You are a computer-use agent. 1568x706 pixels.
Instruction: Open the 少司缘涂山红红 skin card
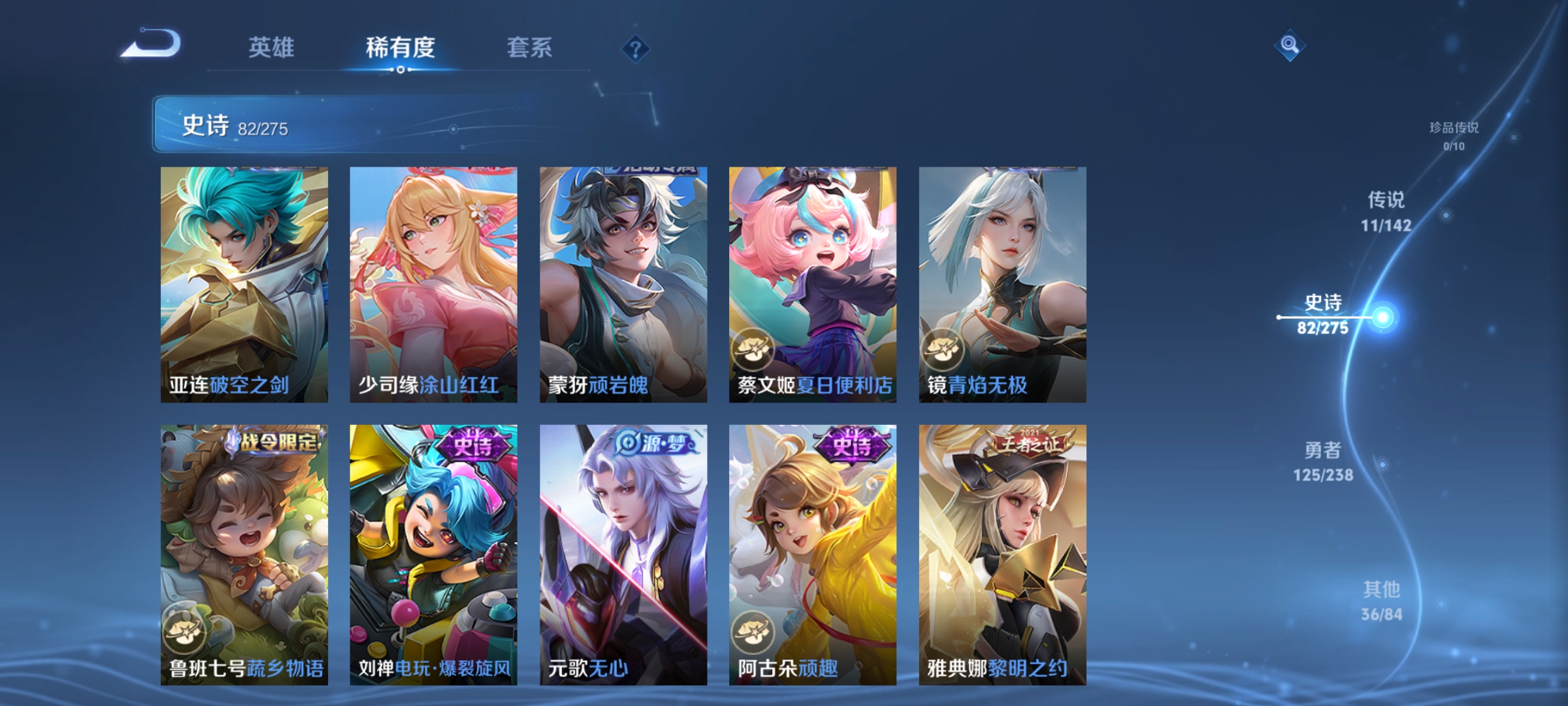tap(434, 281)
